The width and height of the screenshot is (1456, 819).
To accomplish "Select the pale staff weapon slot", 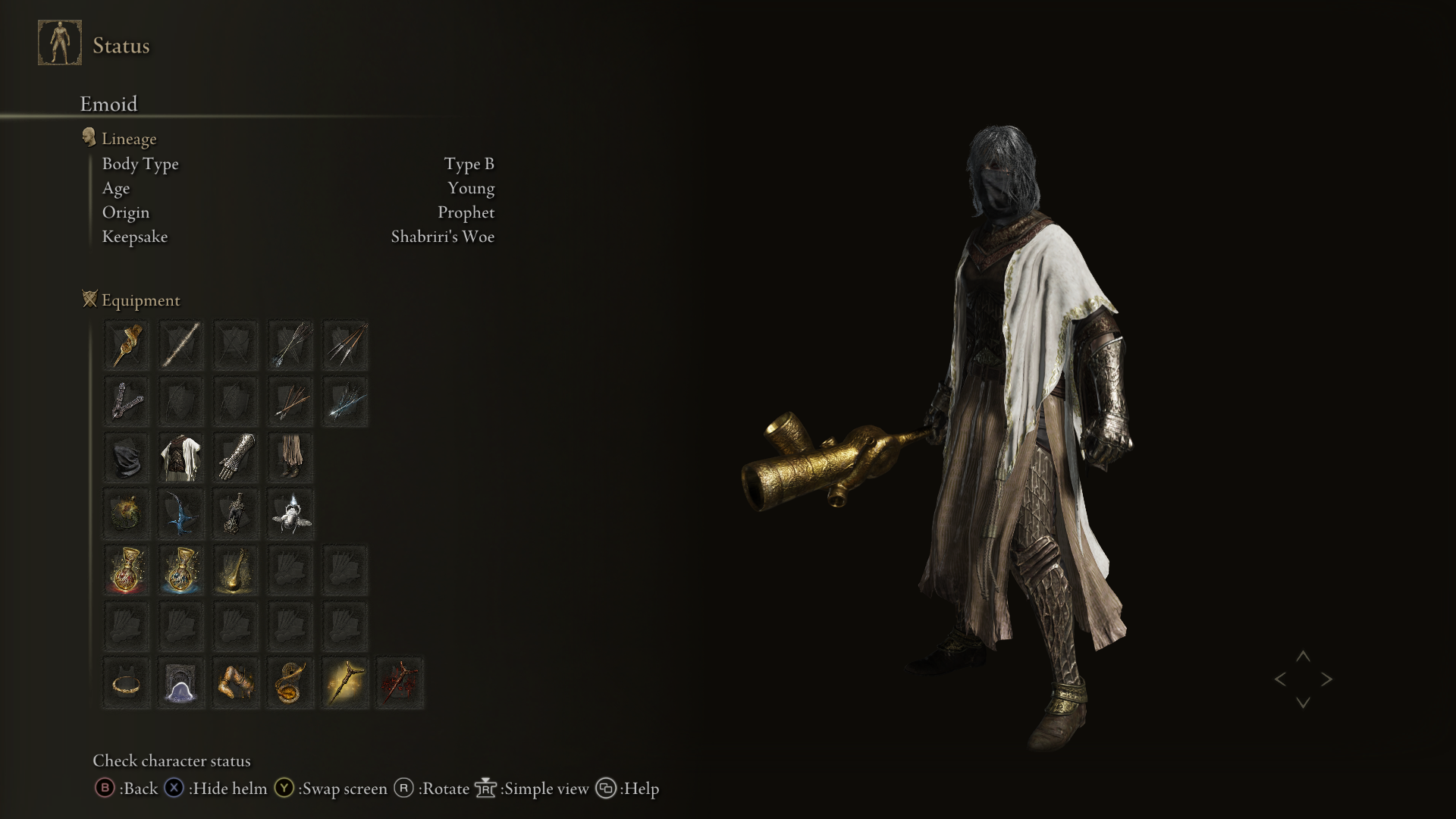I will 181,346.
